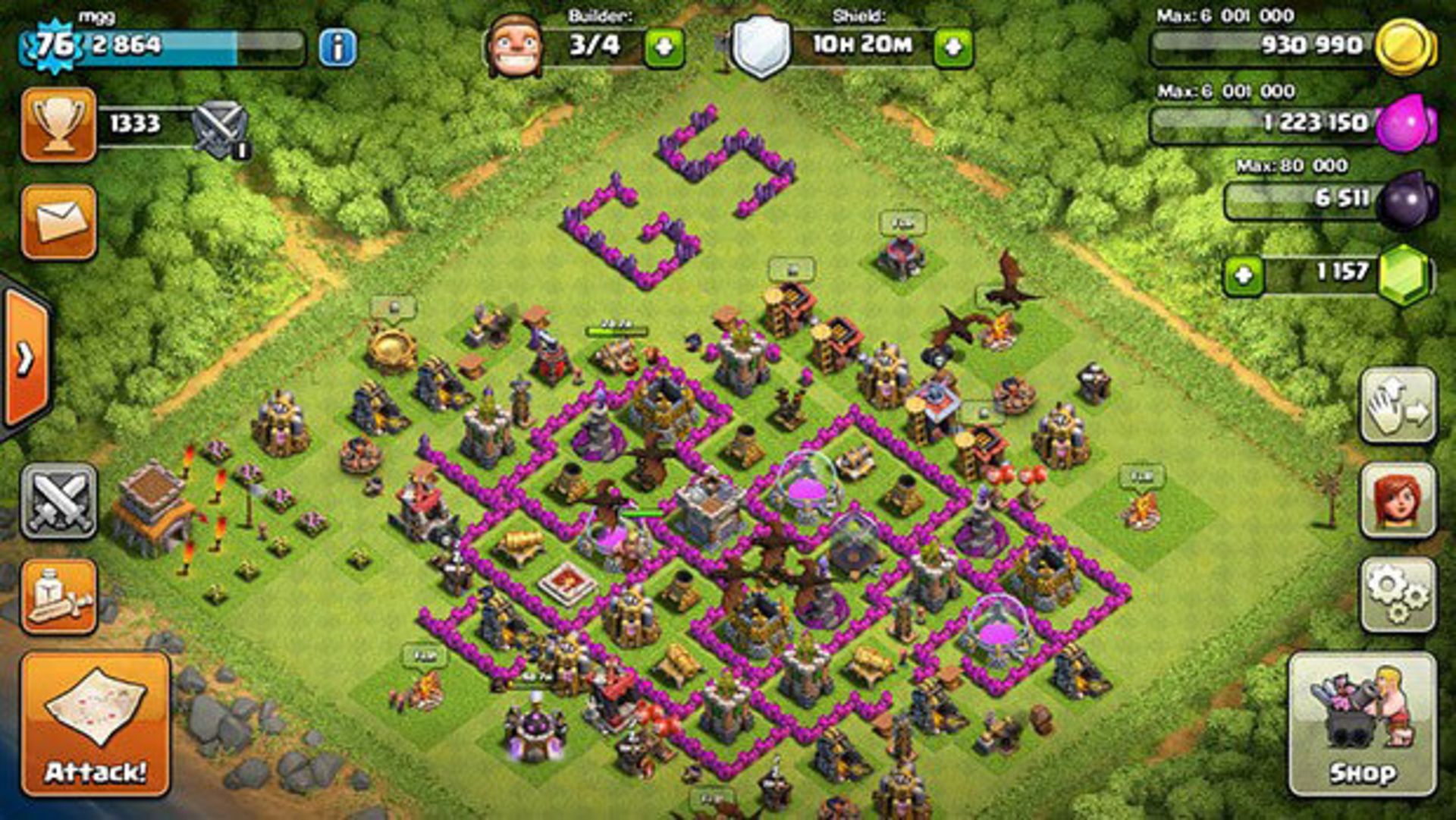Open the trophy league button

59,124
